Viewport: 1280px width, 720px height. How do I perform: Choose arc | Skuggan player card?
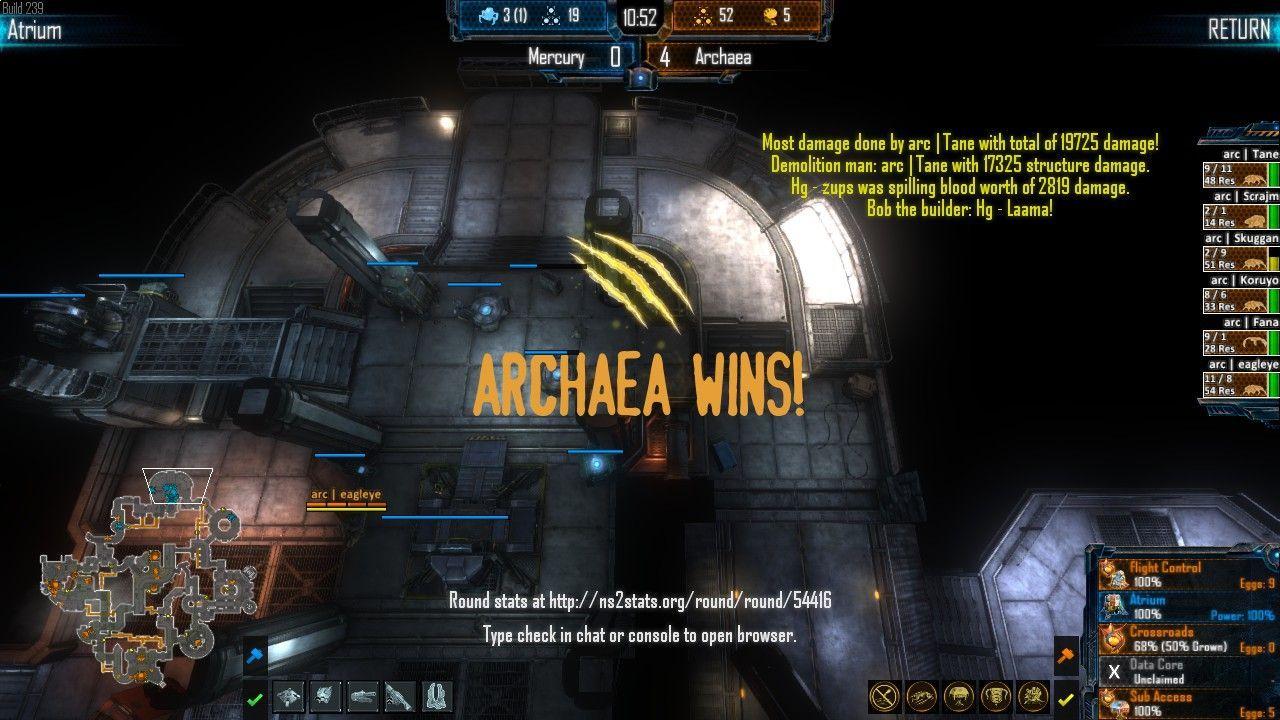(x=1241, y=253)
